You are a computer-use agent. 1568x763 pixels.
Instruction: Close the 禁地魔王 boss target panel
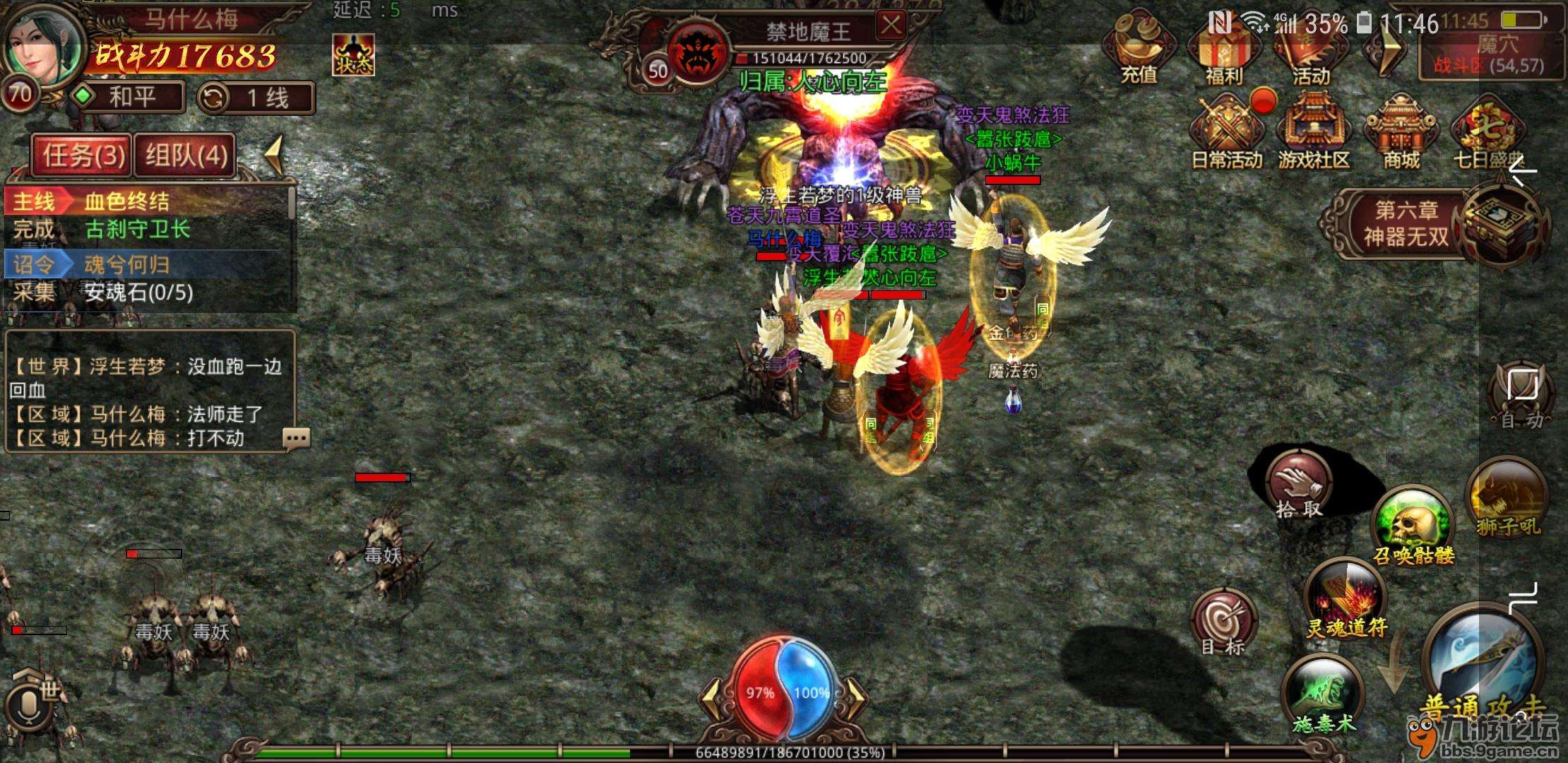[x=891, y=26]
